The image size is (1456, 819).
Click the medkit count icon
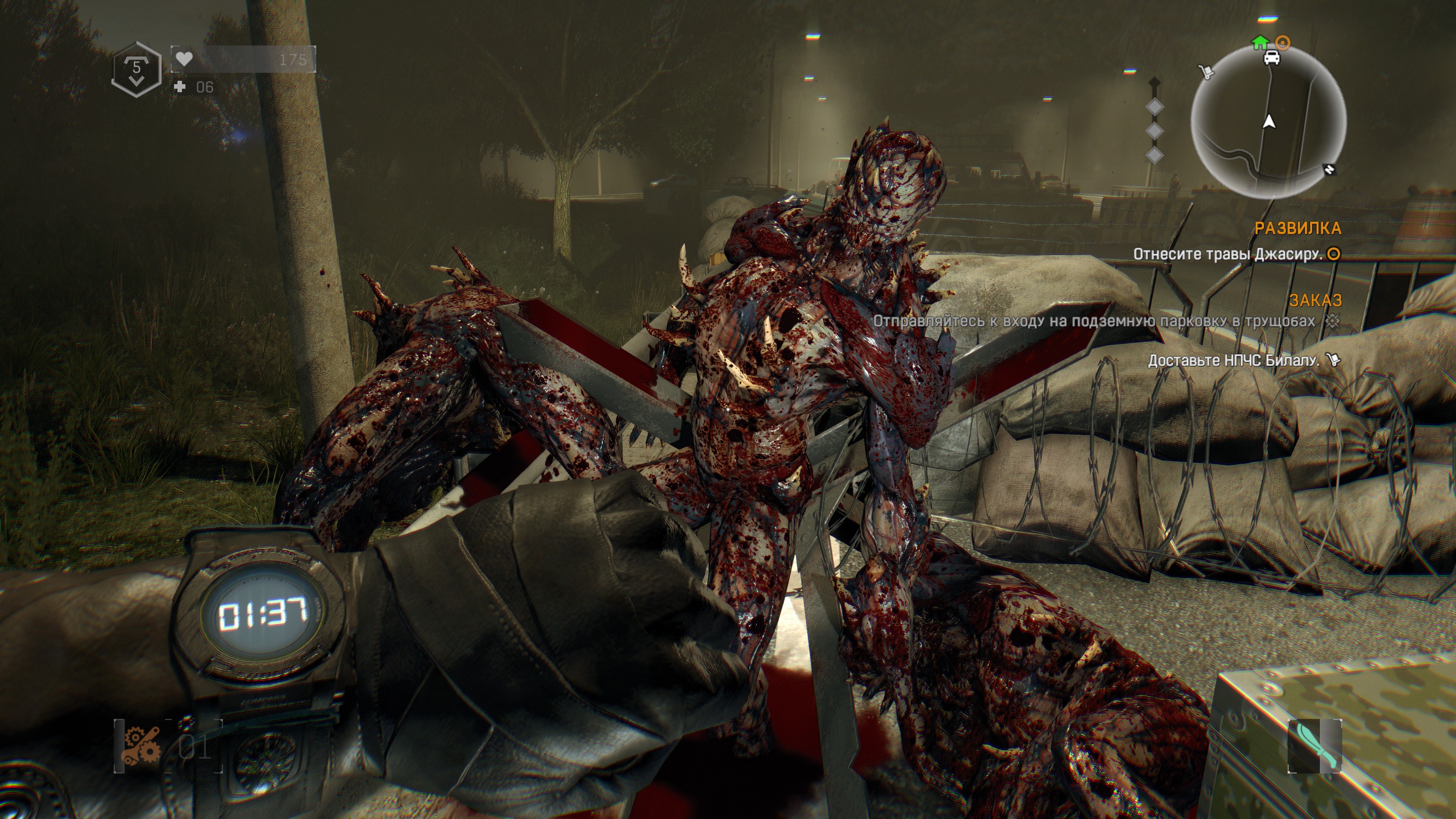click(180, 86)
